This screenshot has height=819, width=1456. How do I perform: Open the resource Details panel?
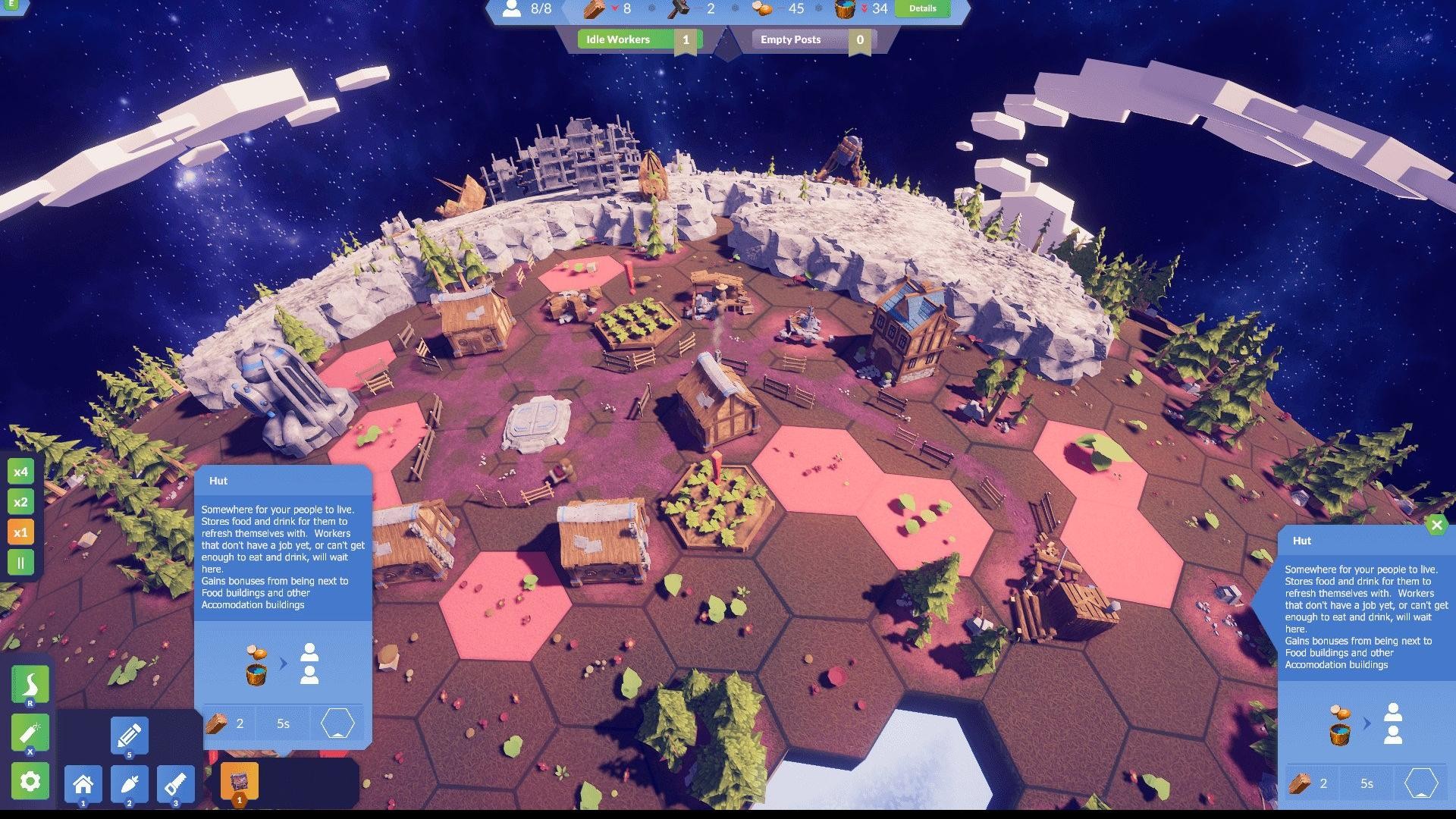click(x=922, y=8)
